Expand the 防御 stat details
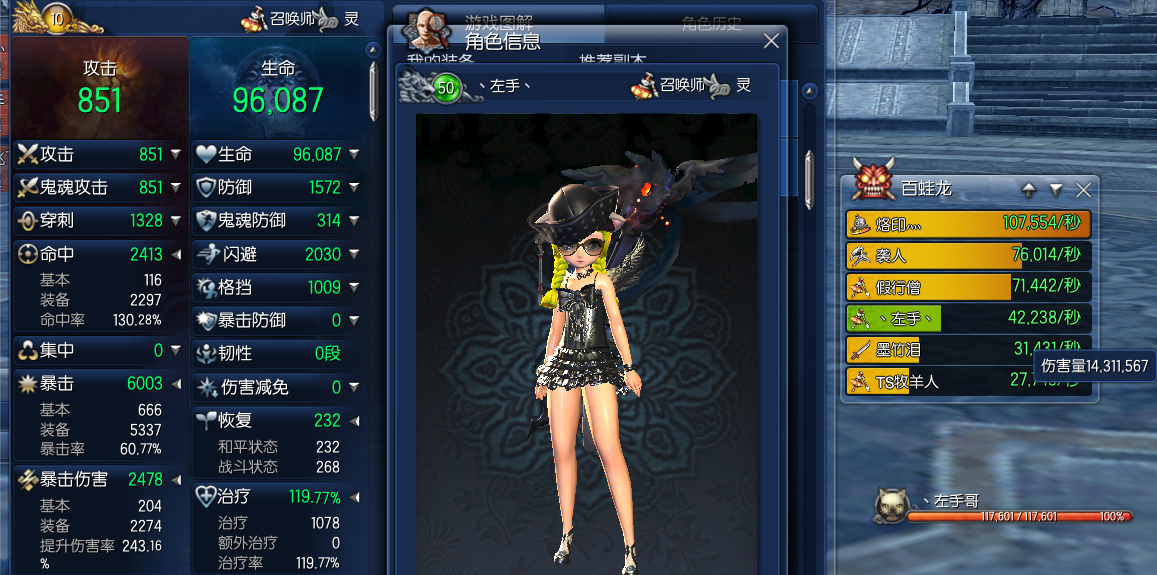Image resolution: width=1157 pixels, height=575 pixels. [354, 188]
